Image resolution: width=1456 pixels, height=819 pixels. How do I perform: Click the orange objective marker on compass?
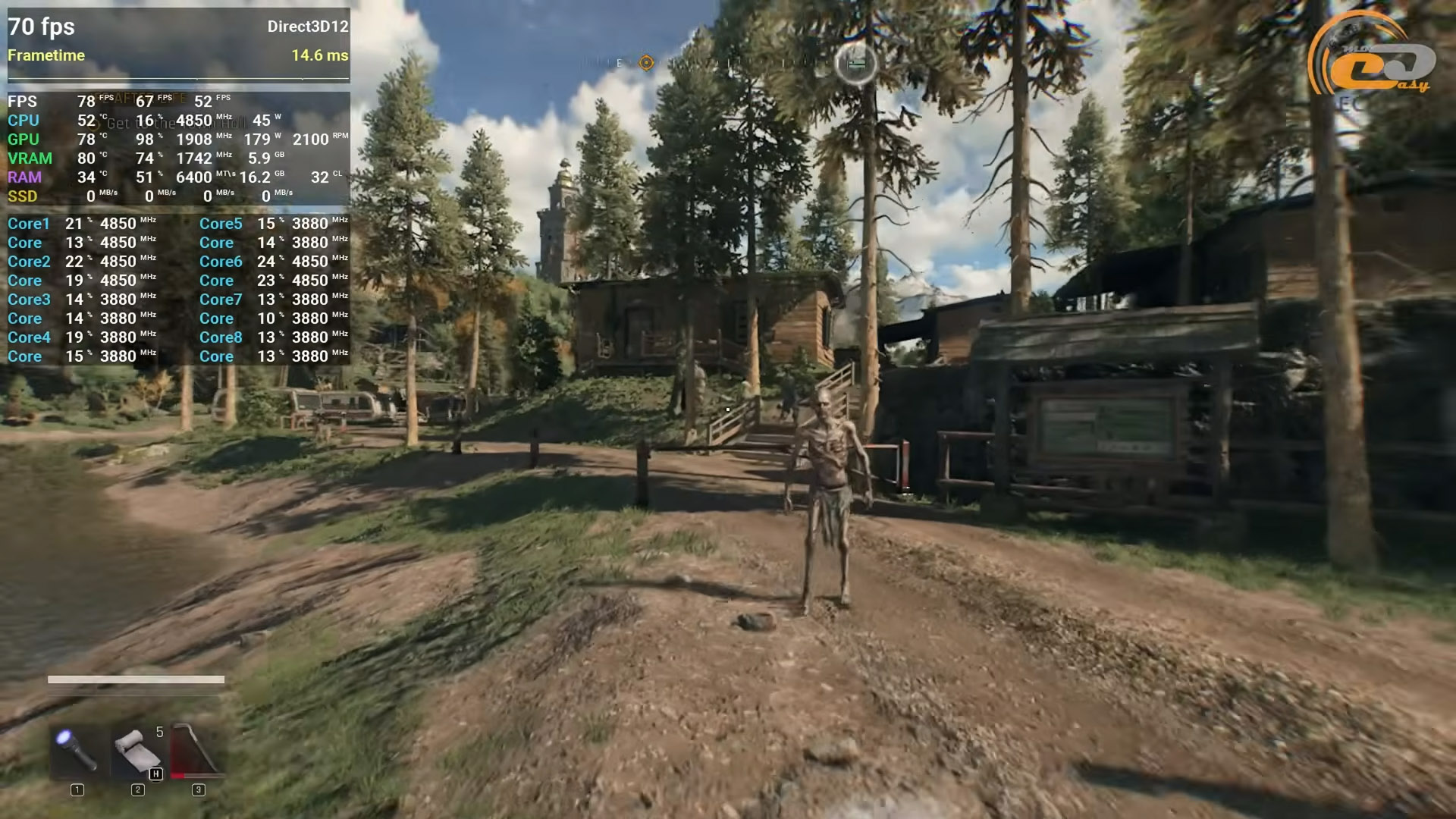point(646,63)
